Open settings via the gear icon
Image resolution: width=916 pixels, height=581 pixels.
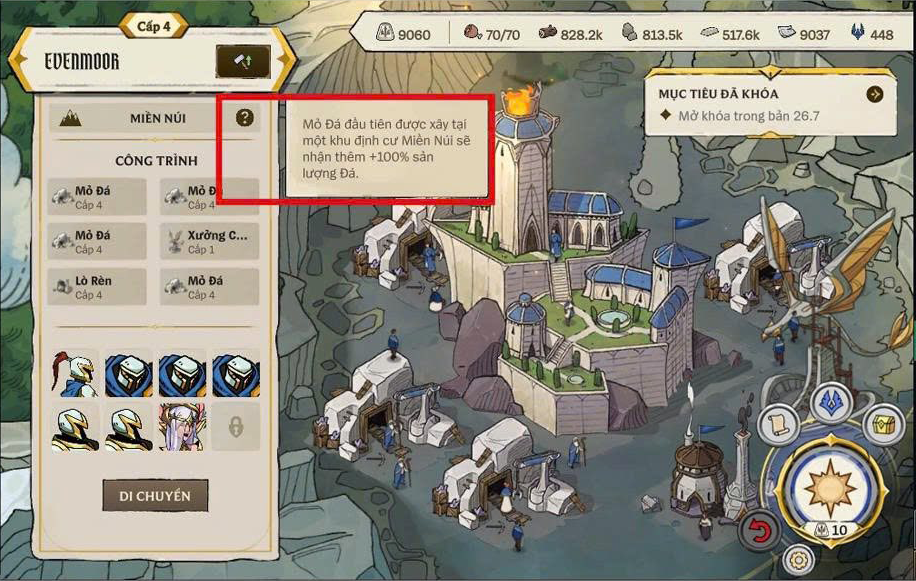pos(796,559)
